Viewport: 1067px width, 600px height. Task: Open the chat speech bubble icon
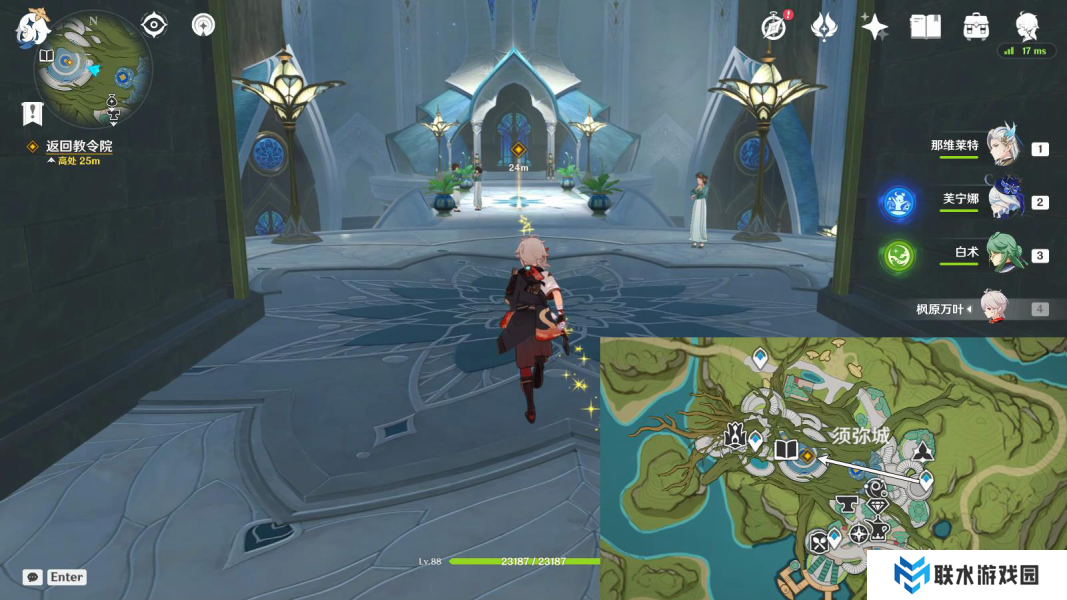(33, 577)
